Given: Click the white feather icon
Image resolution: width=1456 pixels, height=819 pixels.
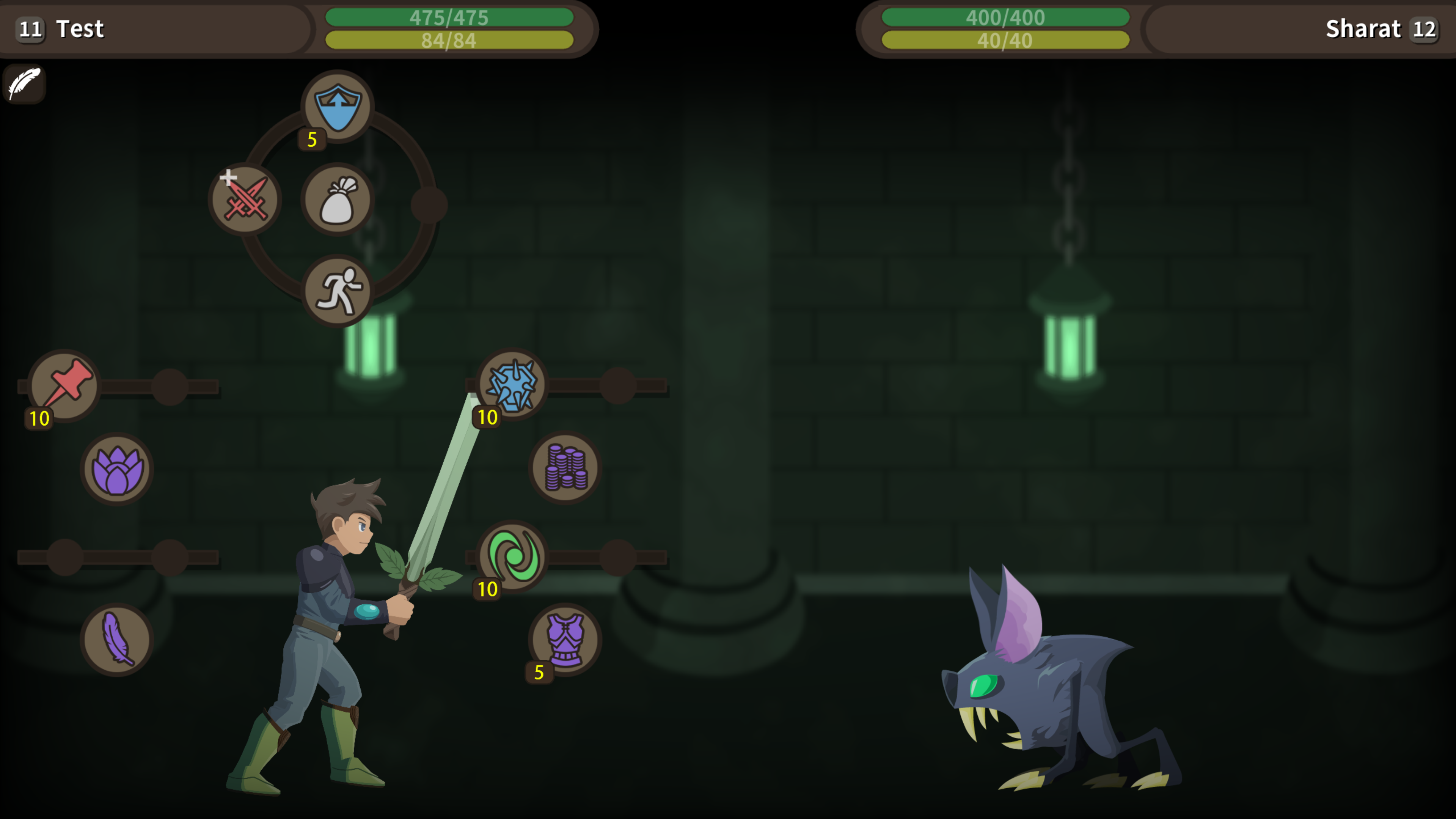Looking at the screenshot, I should tap(24, 84).
